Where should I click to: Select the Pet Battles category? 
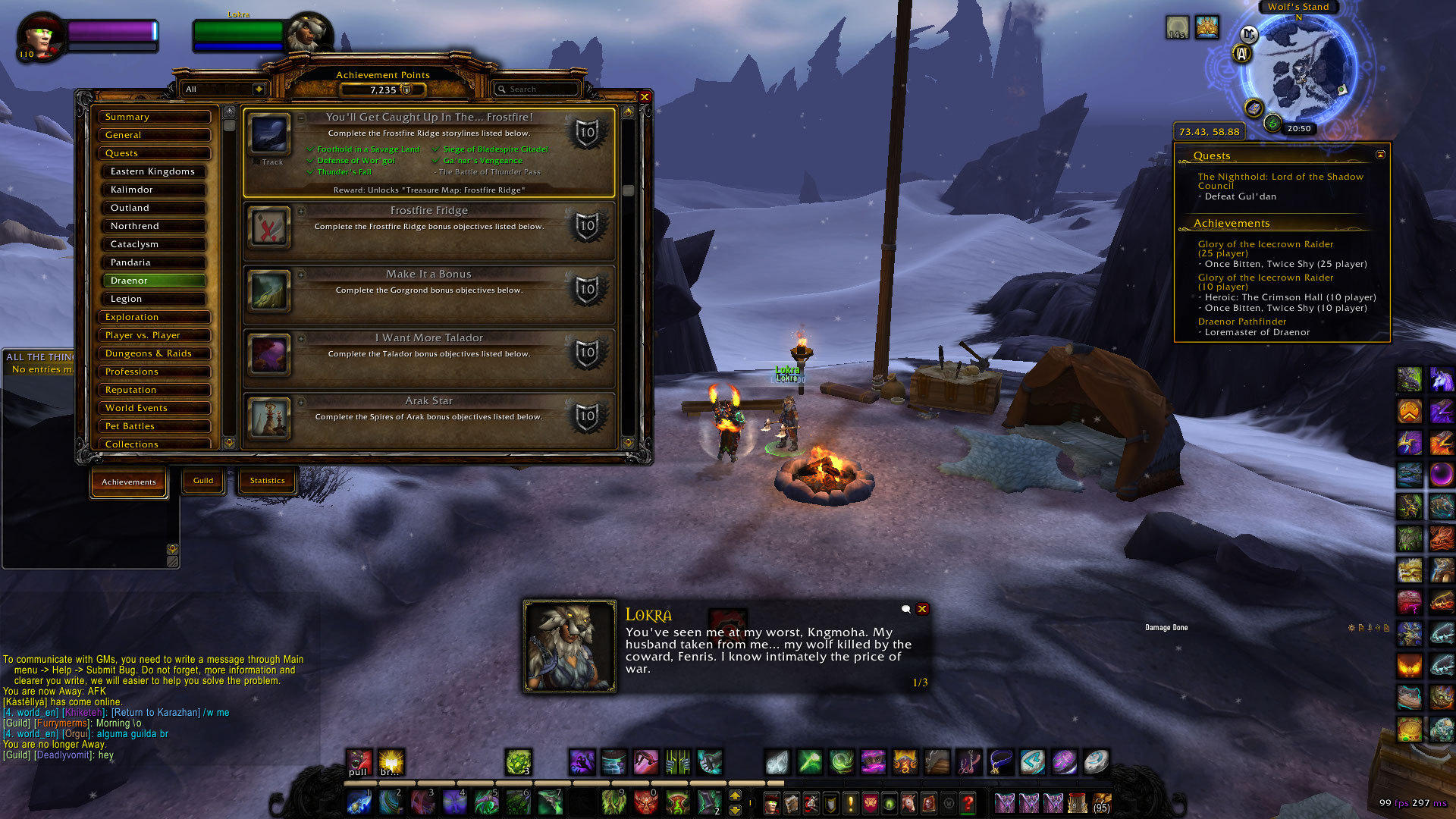pyautogui.click(x=155, y=426)
